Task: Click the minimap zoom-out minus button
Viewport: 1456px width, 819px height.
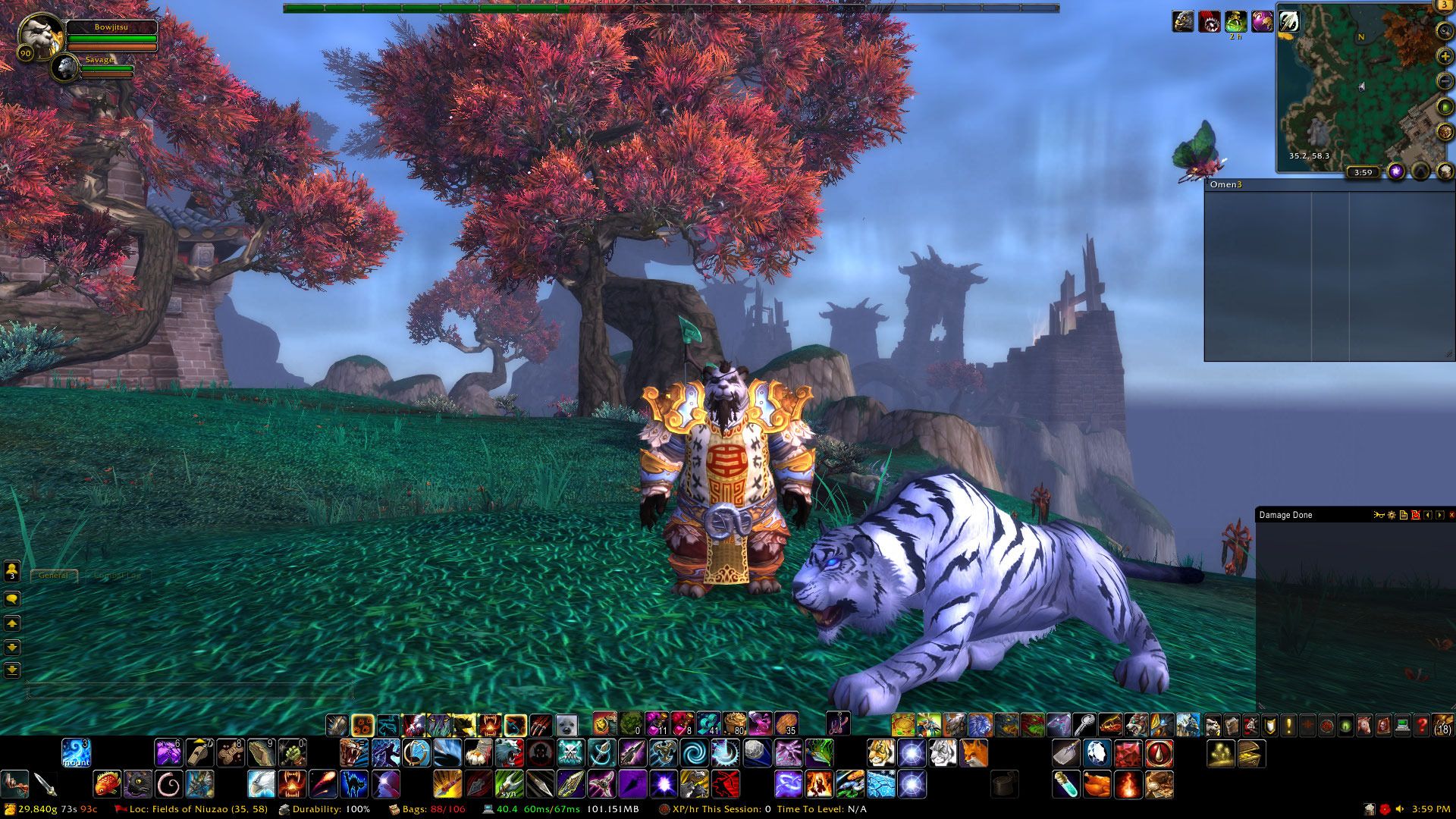Action: point(1445,82)
